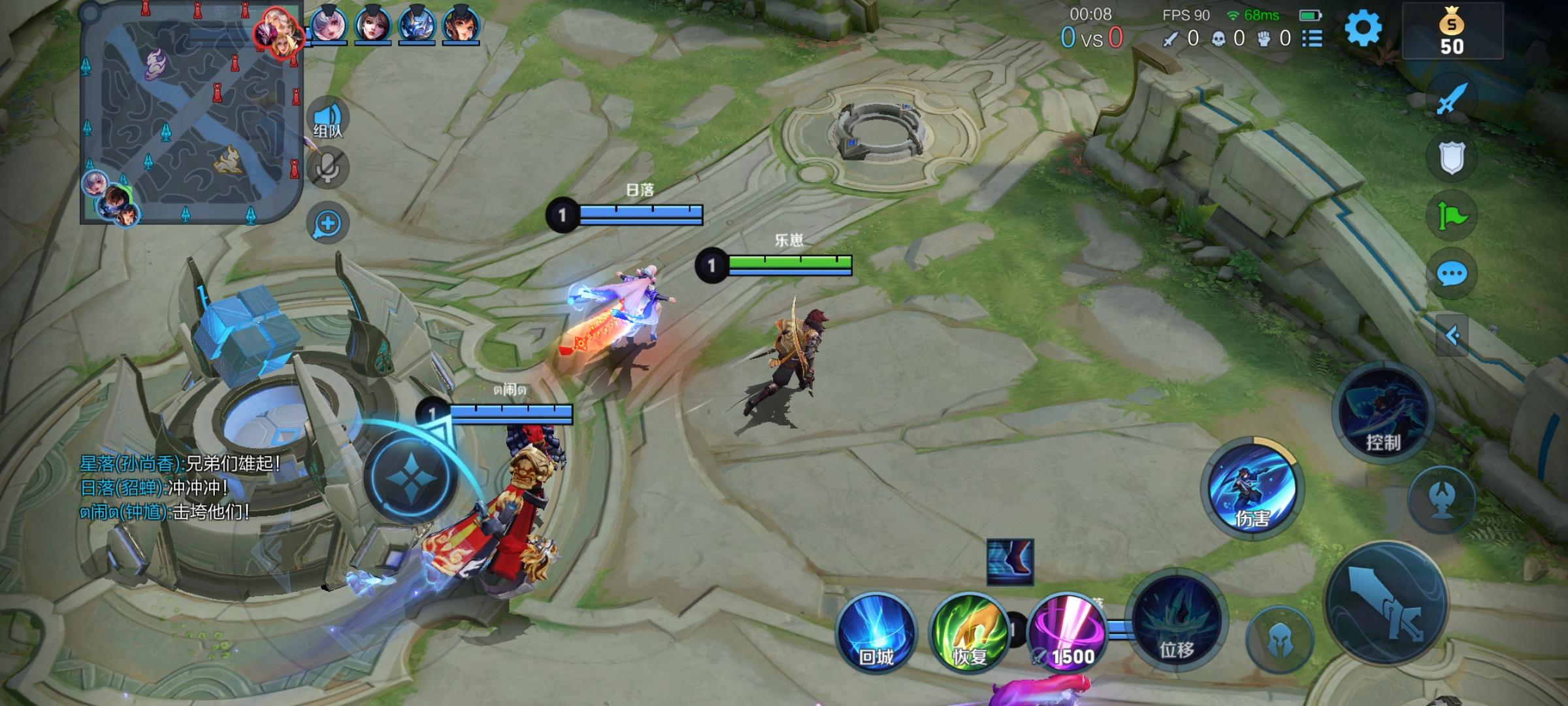
Task: Use the 恢复 heal skill
Action: pos(969,633)
